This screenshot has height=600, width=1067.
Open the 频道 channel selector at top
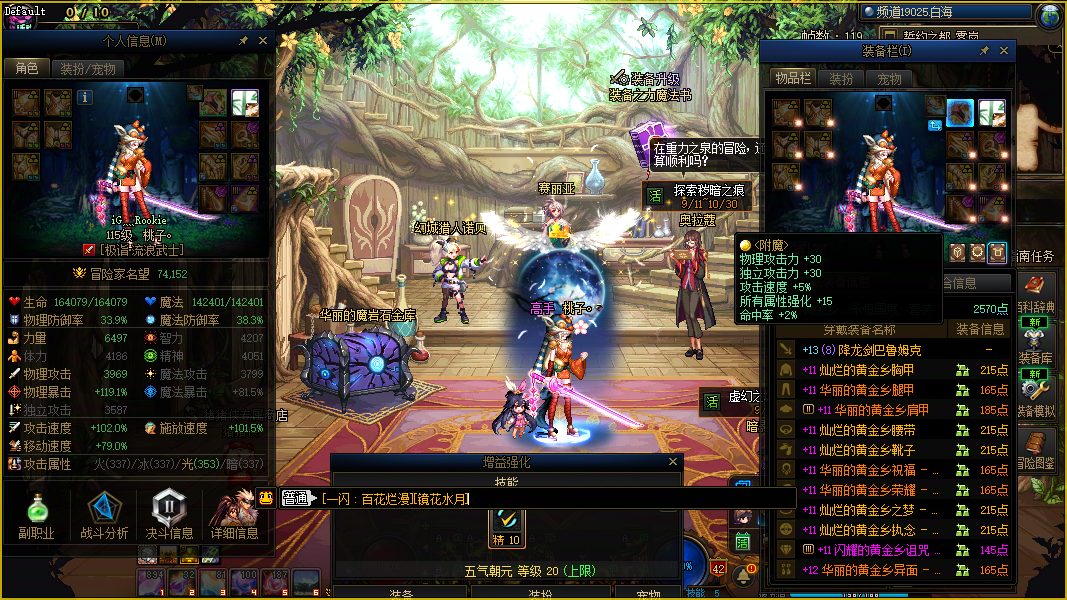click(x=945, y=13)
